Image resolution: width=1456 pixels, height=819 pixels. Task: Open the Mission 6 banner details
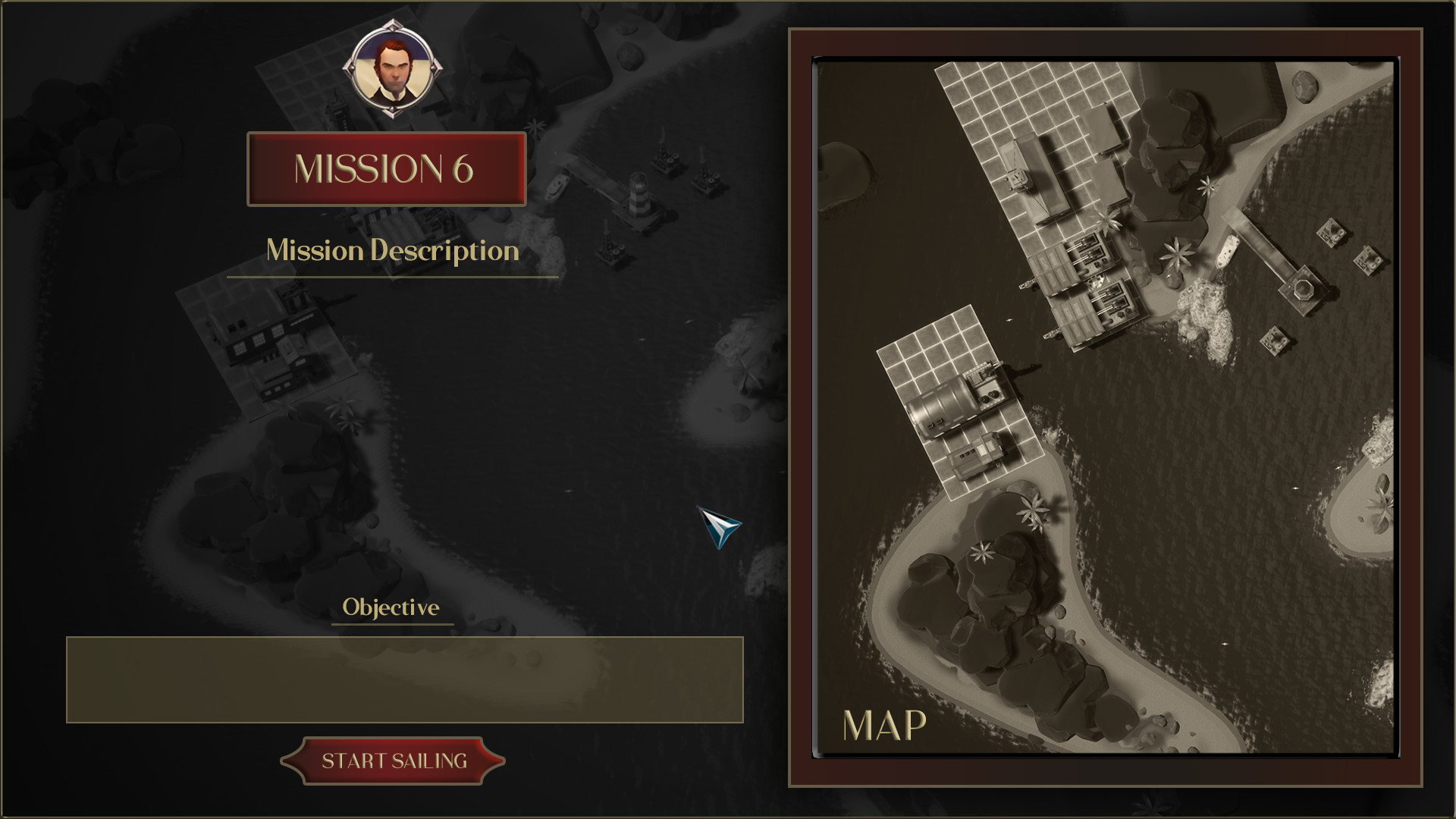[387, 168]
